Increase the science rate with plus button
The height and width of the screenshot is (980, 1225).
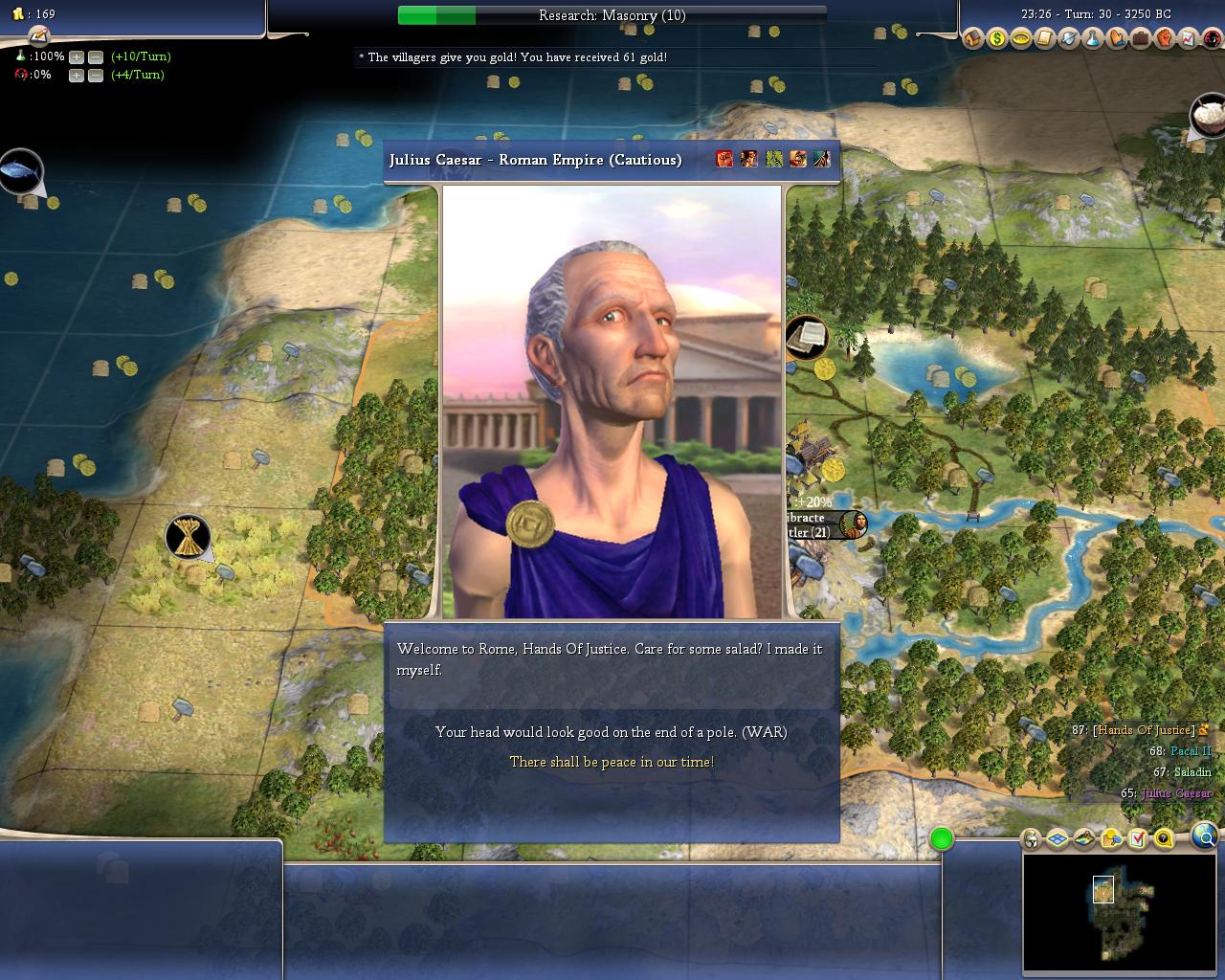[x=77, y=57]
